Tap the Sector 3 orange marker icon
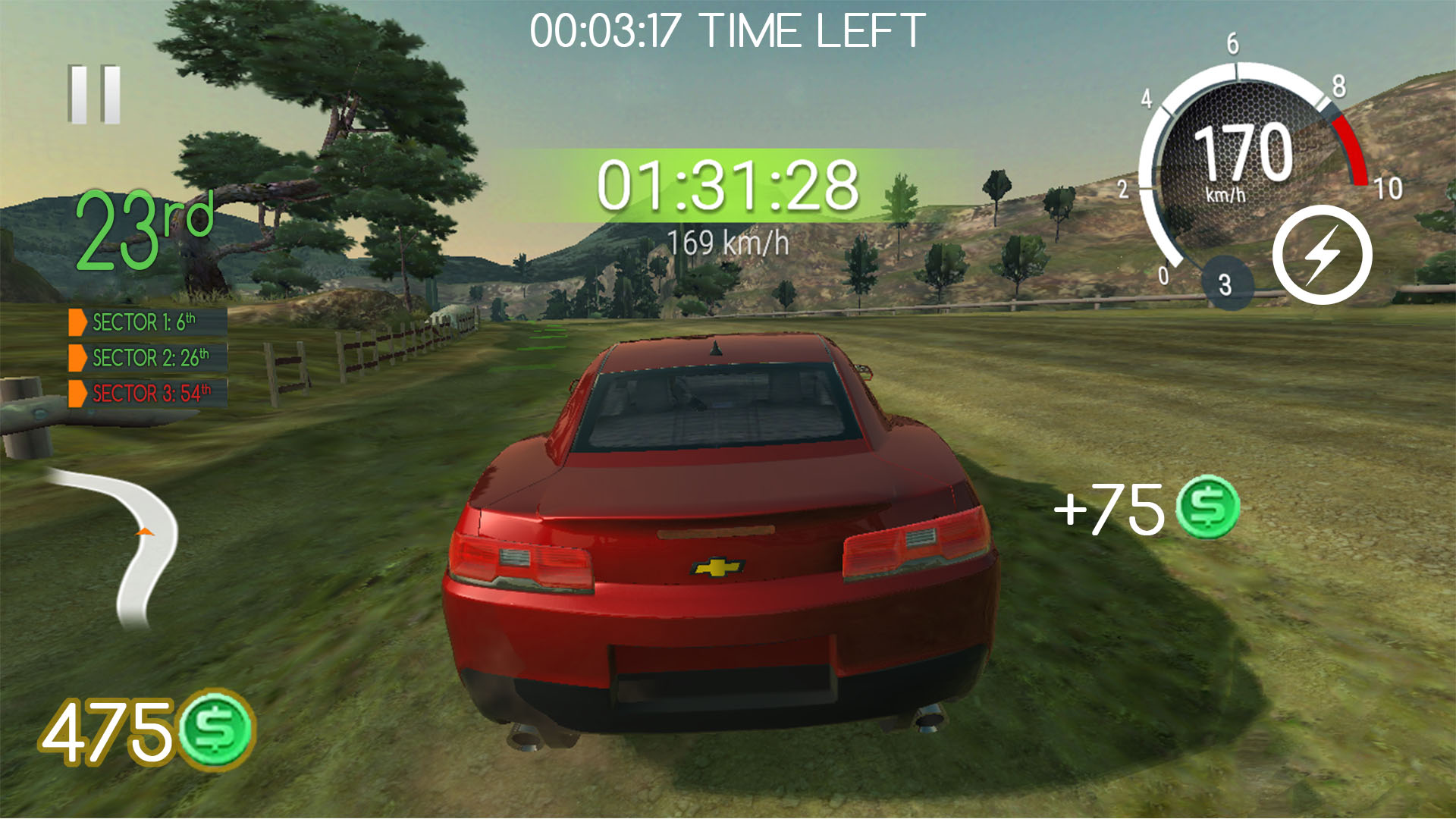This screenshot has width=1456, height=819. [x=78, y=392]
